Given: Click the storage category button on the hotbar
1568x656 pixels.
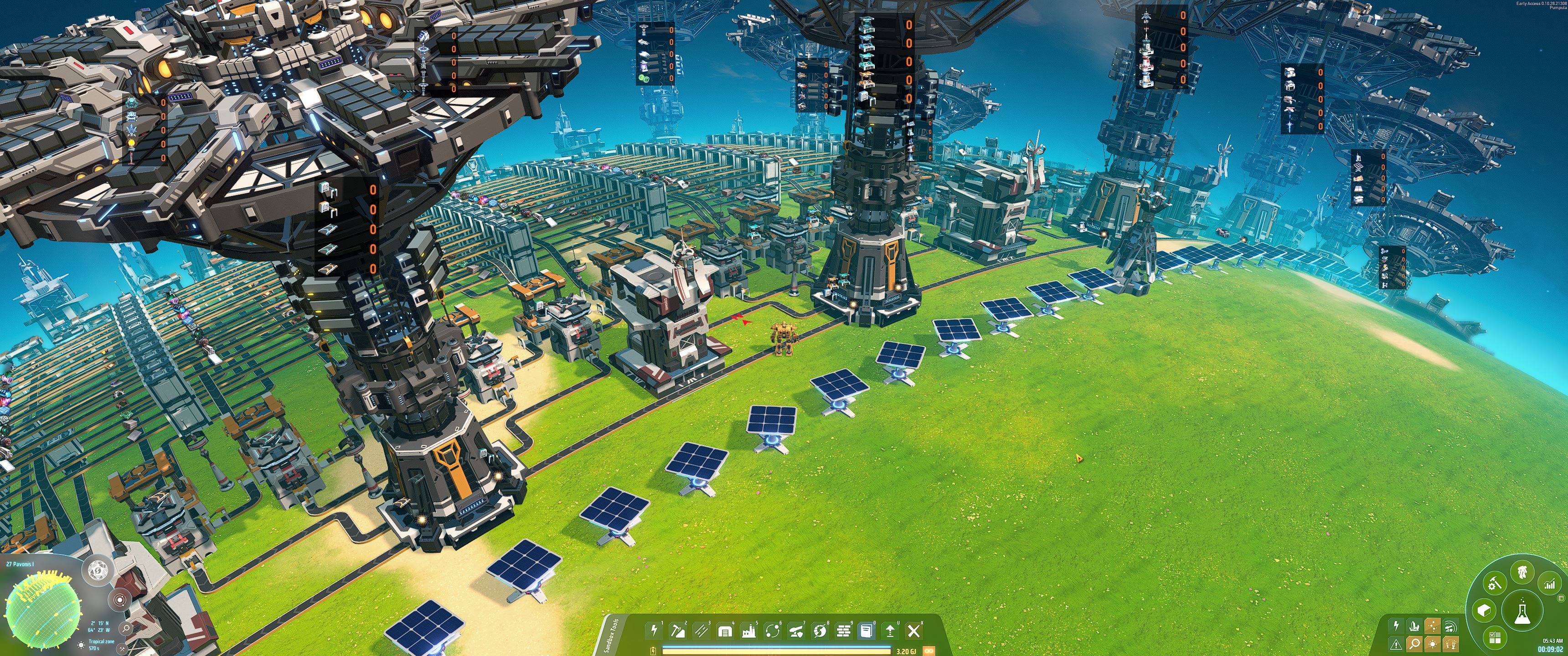Looking at the screenshot, I should (x=726, y=632).
